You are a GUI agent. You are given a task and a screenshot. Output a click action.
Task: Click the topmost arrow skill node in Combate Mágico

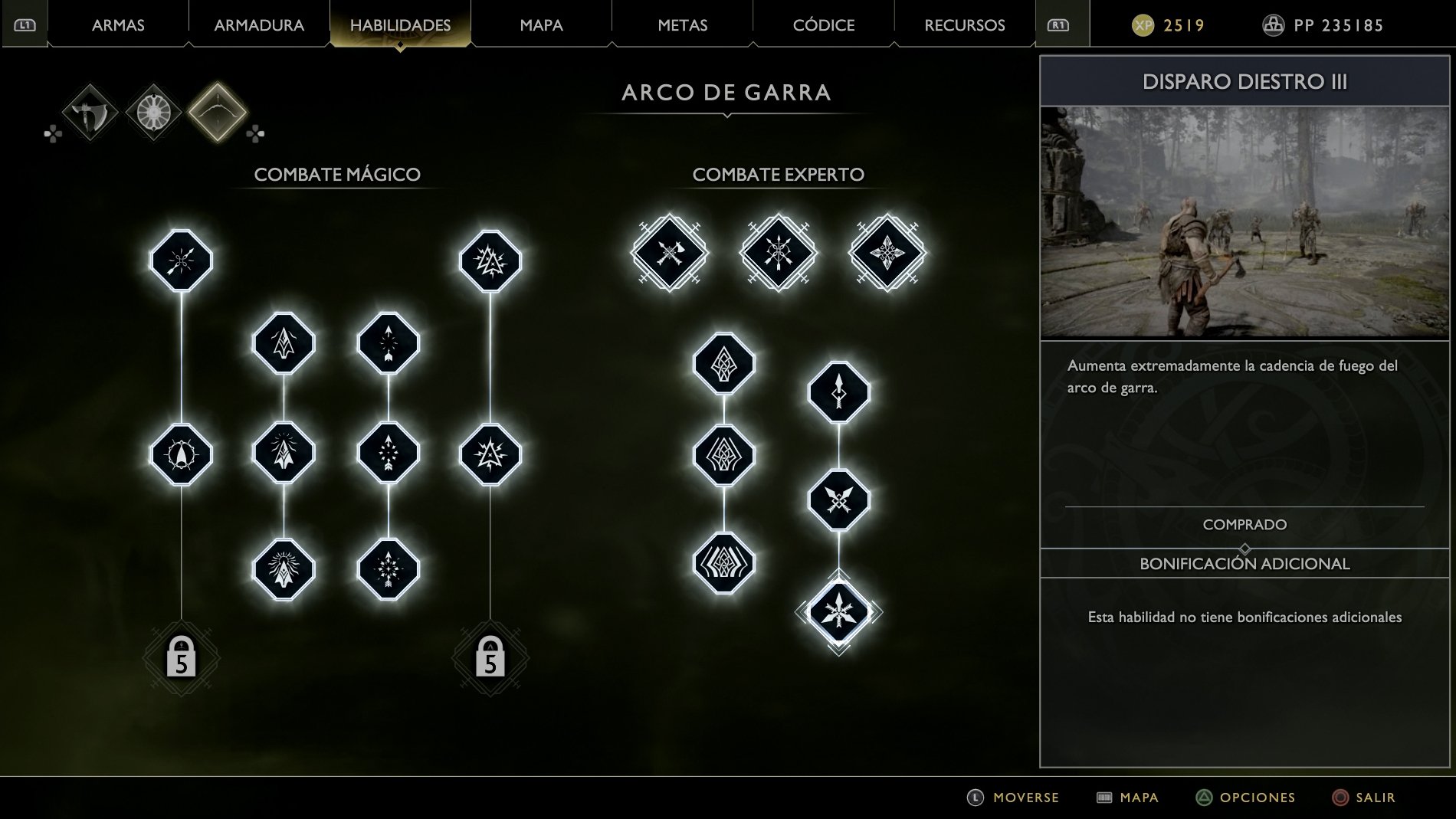pos(180,260)
